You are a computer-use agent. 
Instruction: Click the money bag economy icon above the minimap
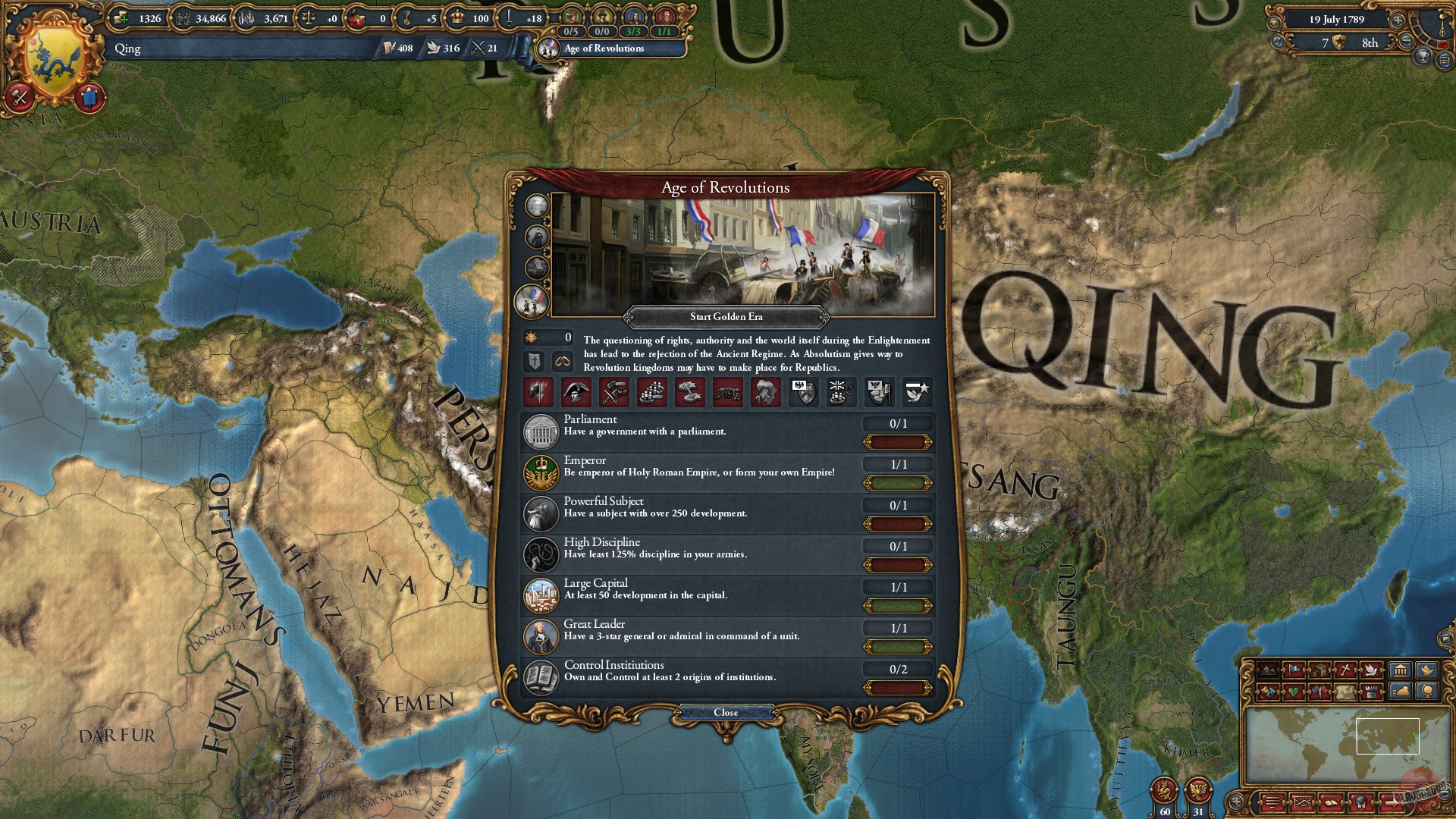[x=1402, y=692]
